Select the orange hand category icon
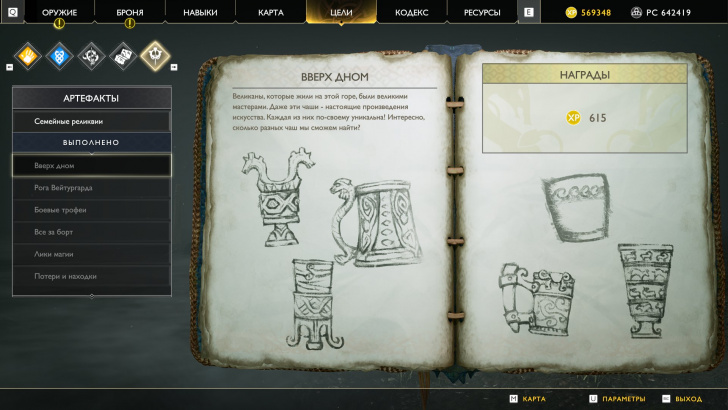This screenshot has width=728, height=410. (28, 55)
